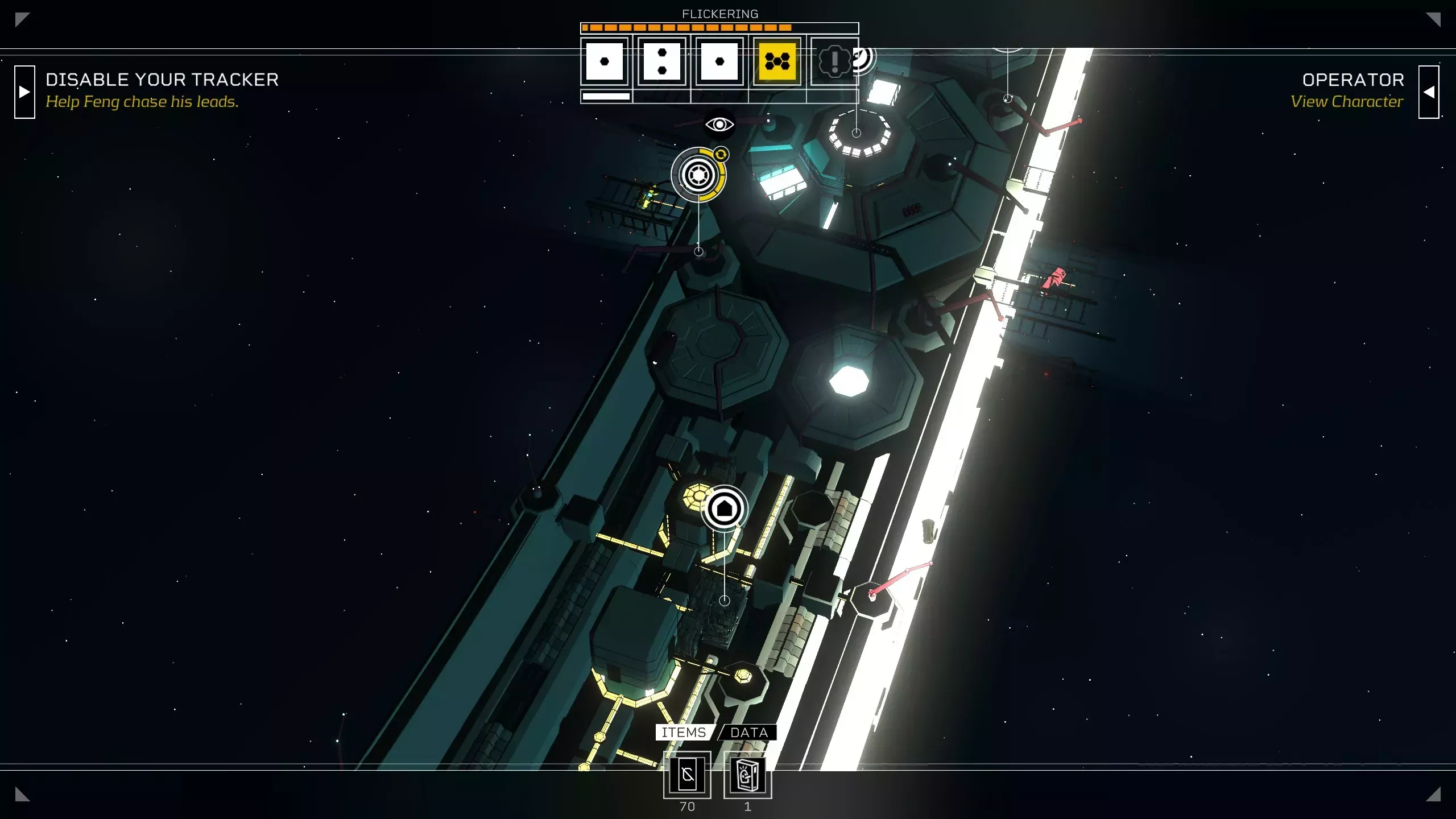This screenshot has width=1456, height=819.
Task: Switch to the Data tab
Action: pos(749,733)
